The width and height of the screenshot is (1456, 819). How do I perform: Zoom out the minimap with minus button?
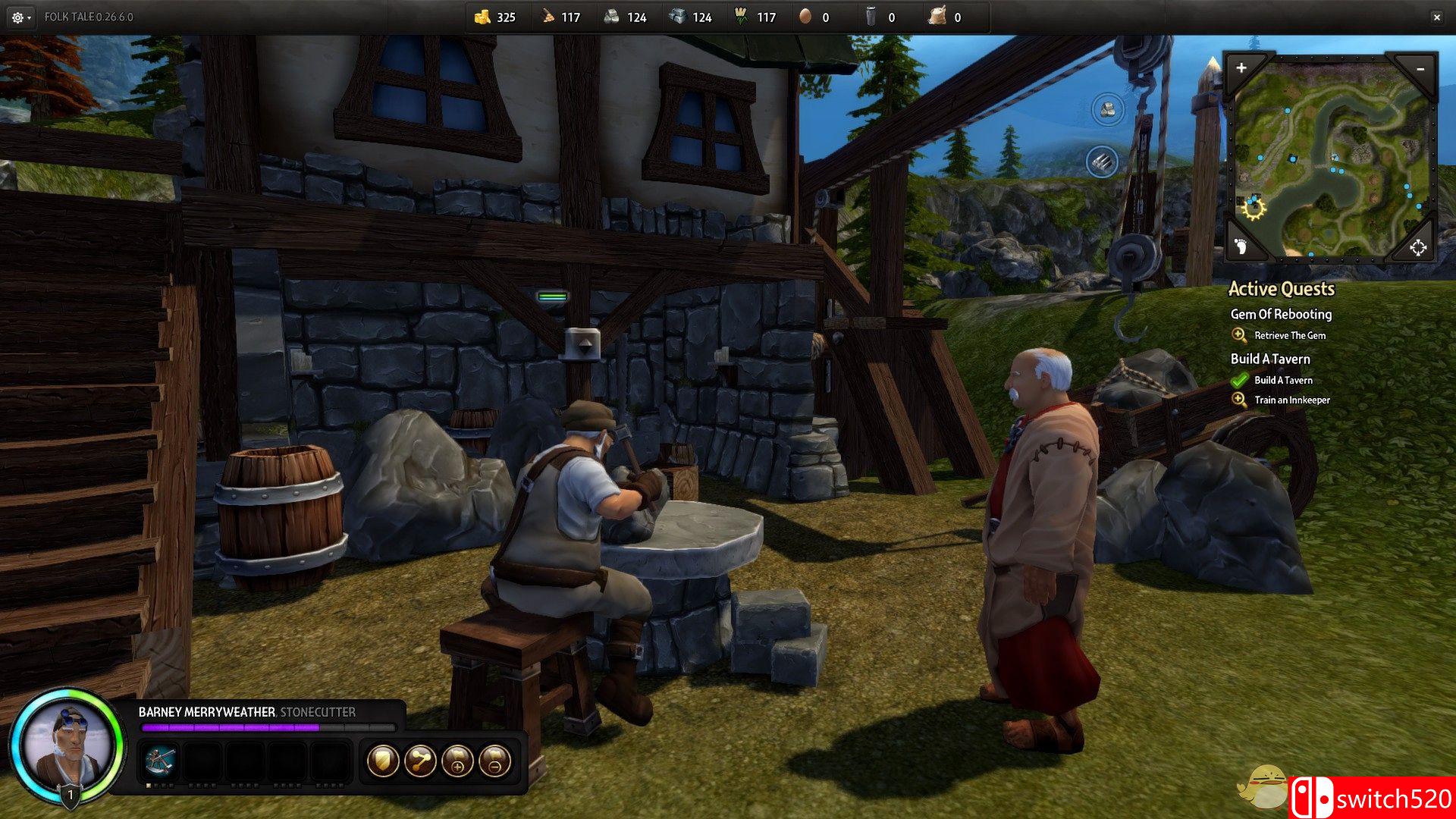(x=1420, y=69)
